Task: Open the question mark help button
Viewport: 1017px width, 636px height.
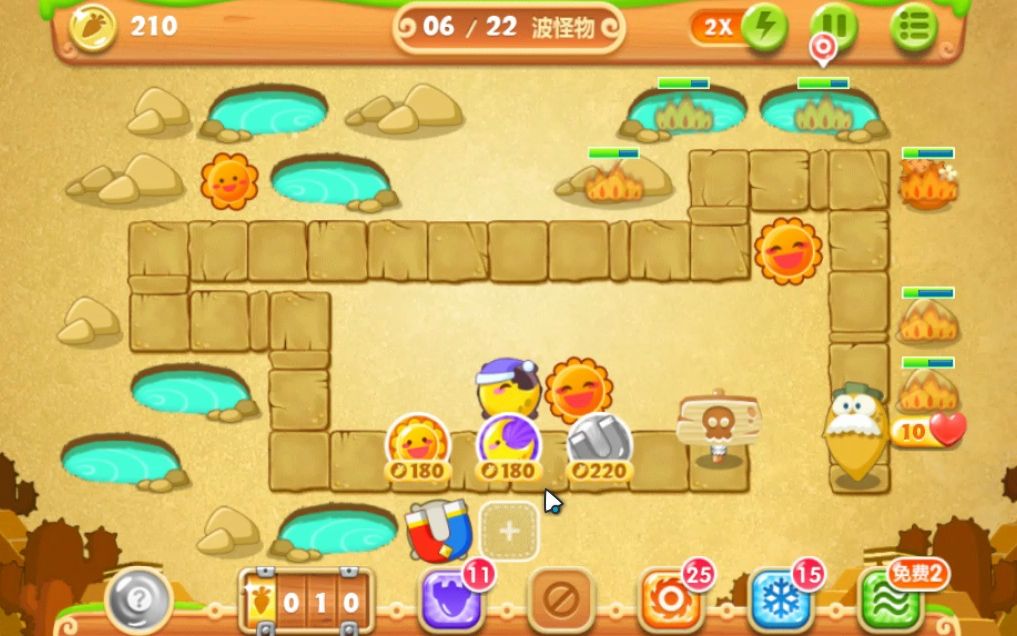Action: click(x=139, y=600)
